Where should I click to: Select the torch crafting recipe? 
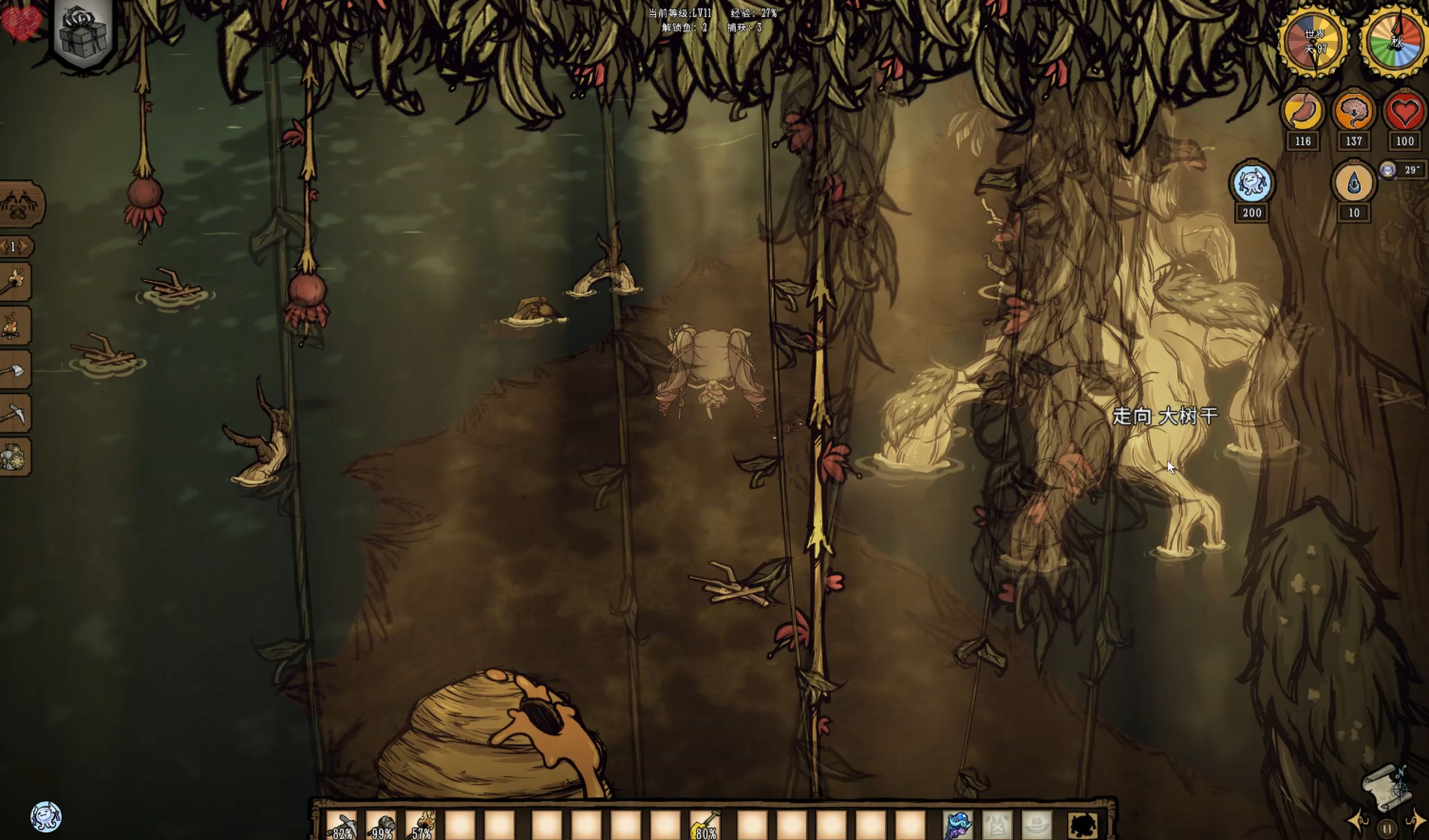[x=15, y=283]
